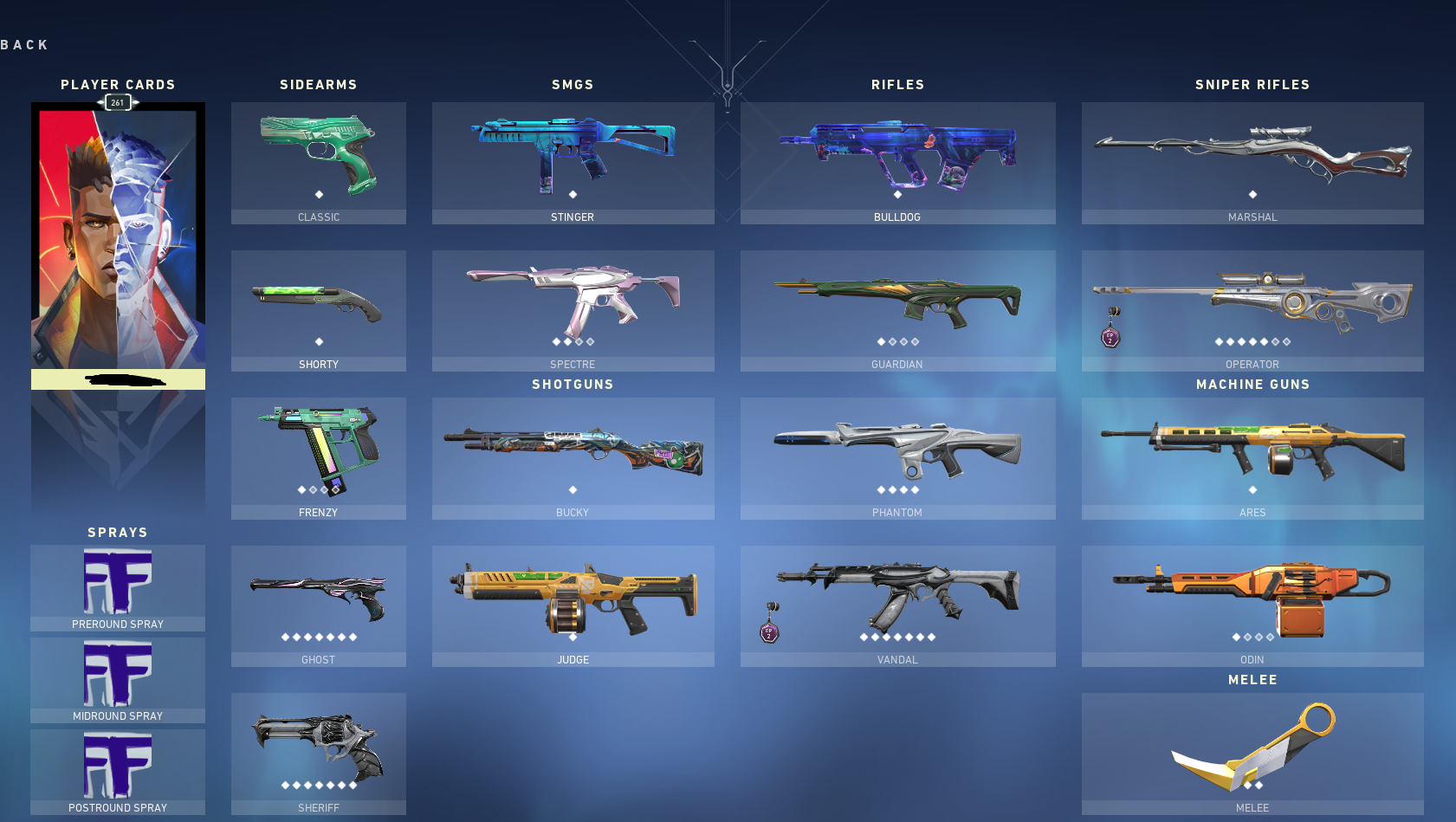Open the Postround Spray slot
The height and width of the screenshot is (822, 1456).
coord(117,771)
